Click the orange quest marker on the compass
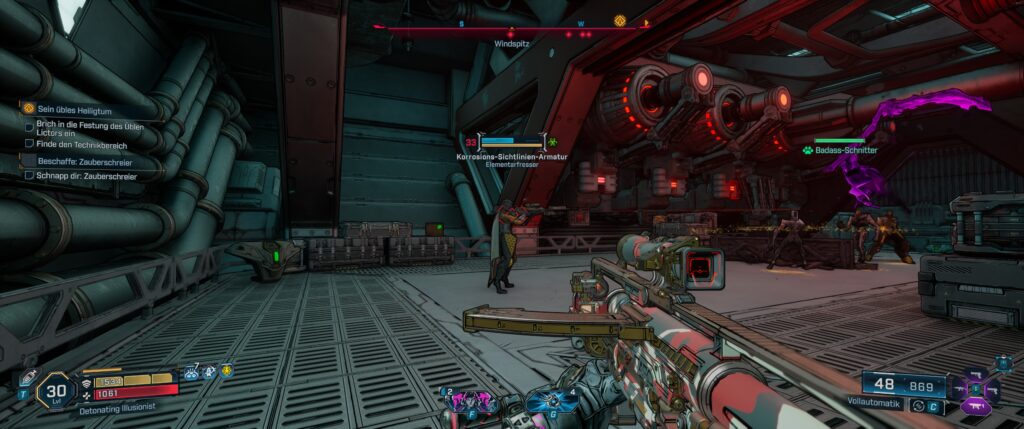Viewport: 1024px width, 429px height. [620, 20]
